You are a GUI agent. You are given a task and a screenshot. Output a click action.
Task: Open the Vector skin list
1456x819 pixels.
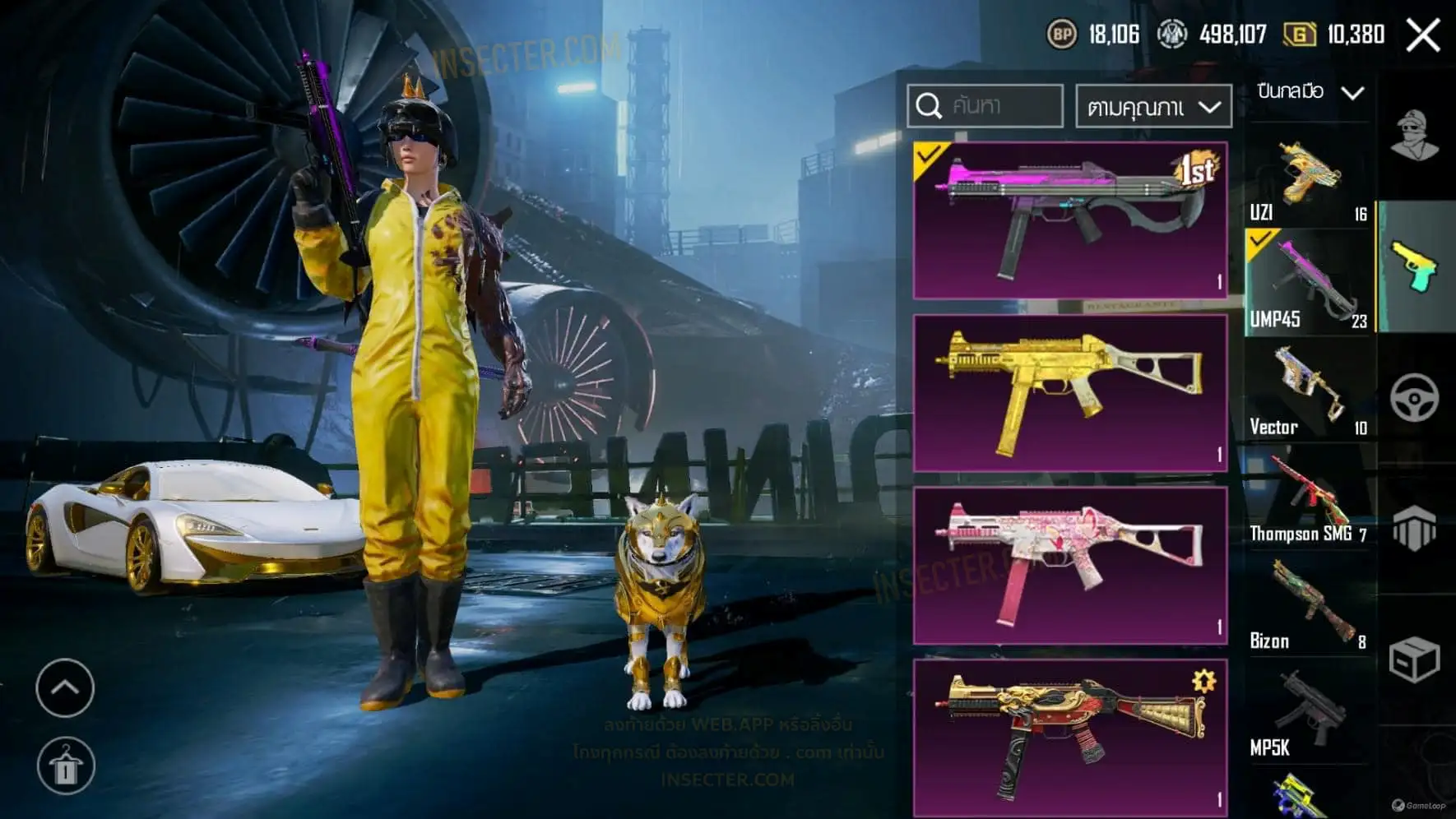(1308, 391)
